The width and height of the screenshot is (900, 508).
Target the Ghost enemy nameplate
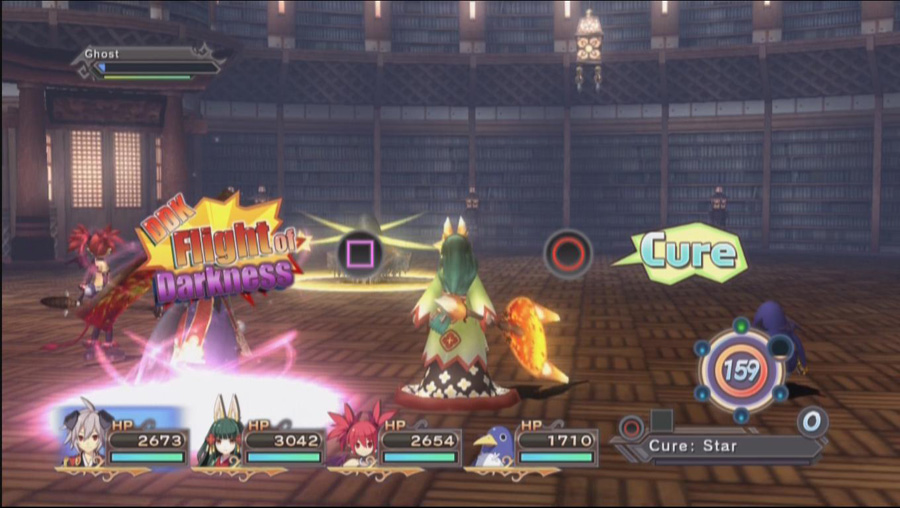(x=148, y=60)
